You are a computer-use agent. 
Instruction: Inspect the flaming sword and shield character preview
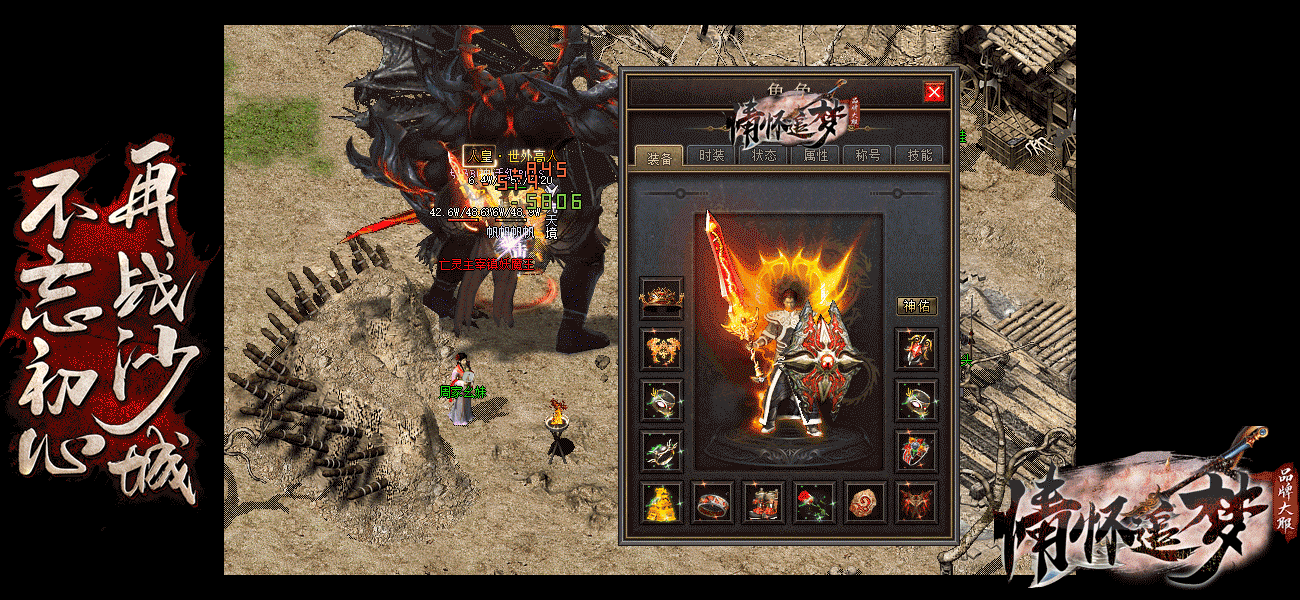click(788, 340)
